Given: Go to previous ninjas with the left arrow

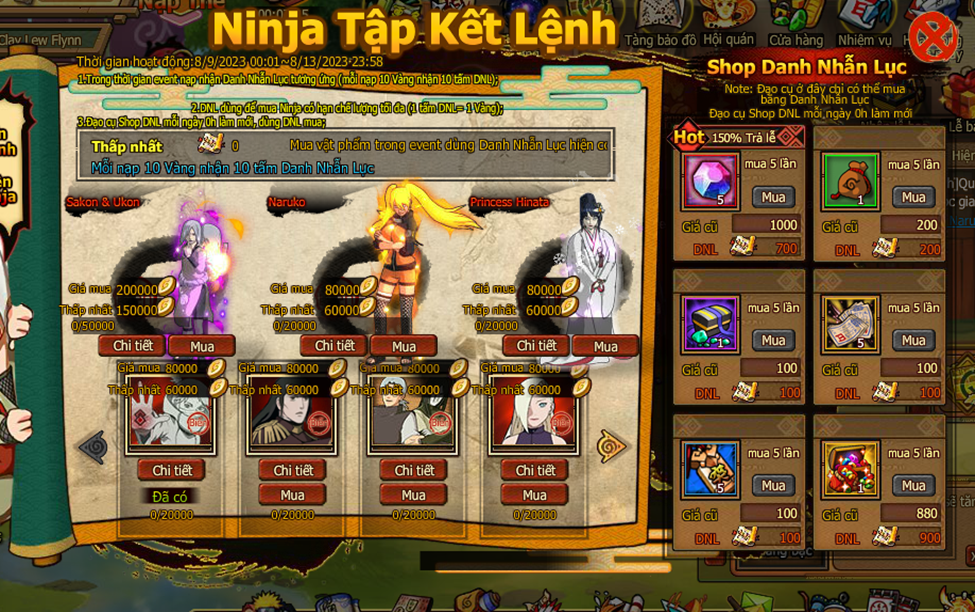Looking at the screenshot, I should pos(93,446).
